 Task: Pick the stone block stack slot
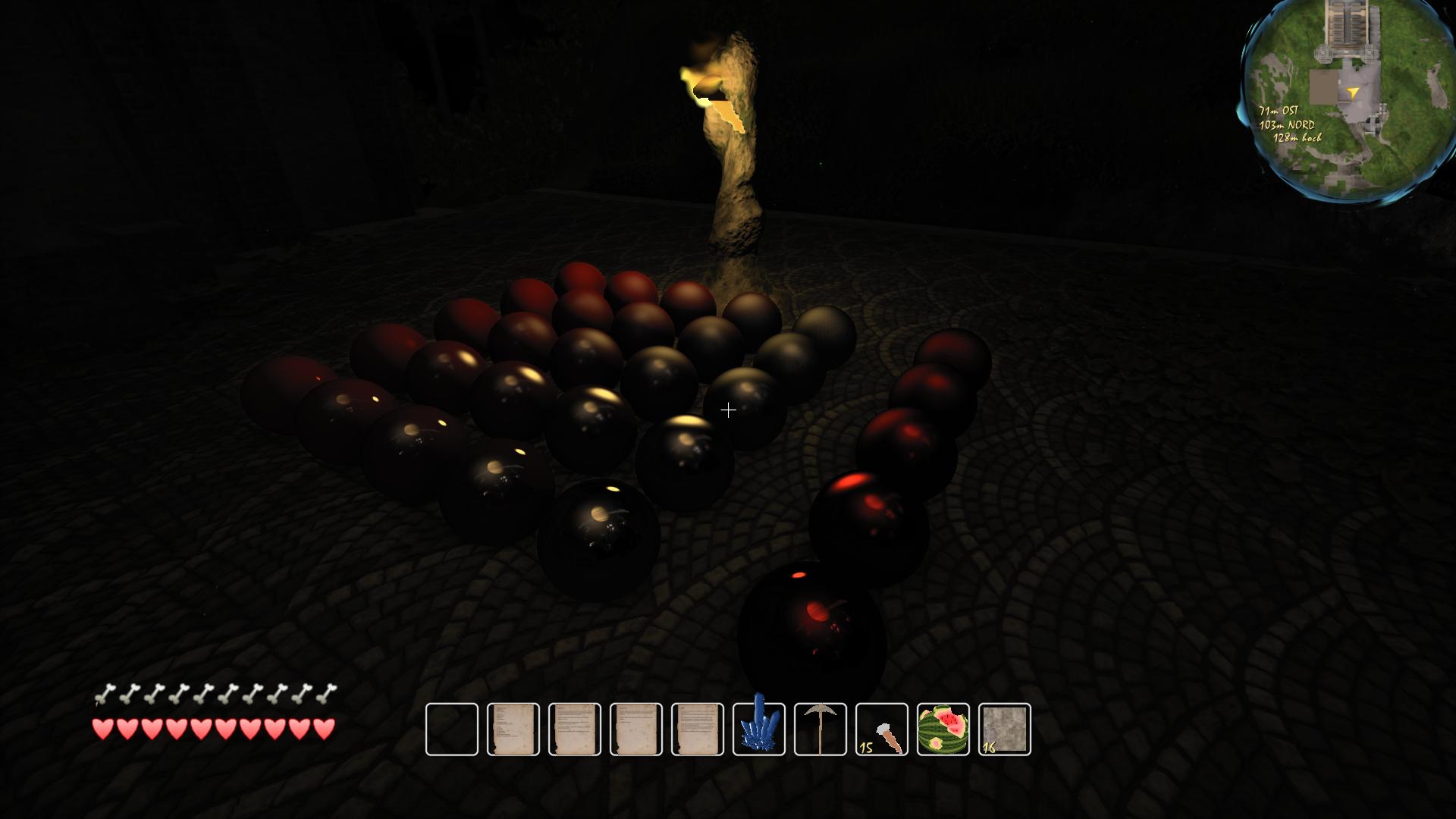pyautogui.click(x=1005, y=730)
